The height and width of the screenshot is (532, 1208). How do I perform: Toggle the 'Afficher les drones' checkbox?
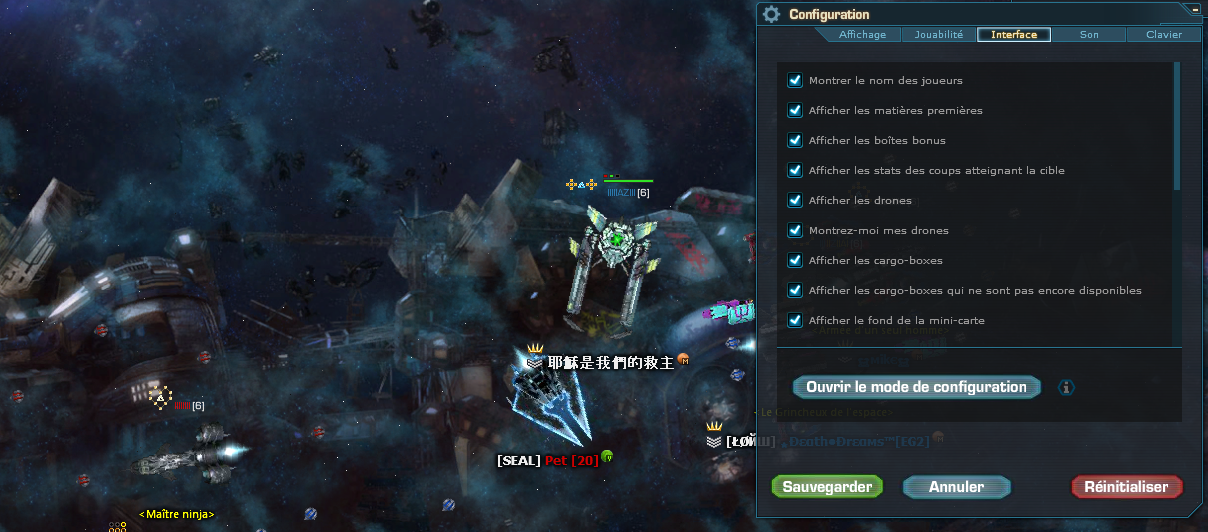coord(796,200)
